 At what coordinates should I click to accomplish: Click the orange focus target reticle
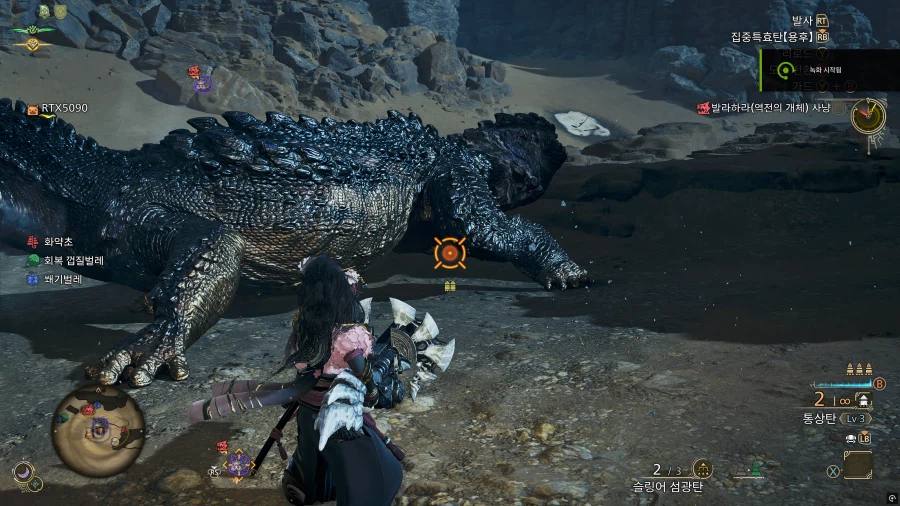[450, 254]
